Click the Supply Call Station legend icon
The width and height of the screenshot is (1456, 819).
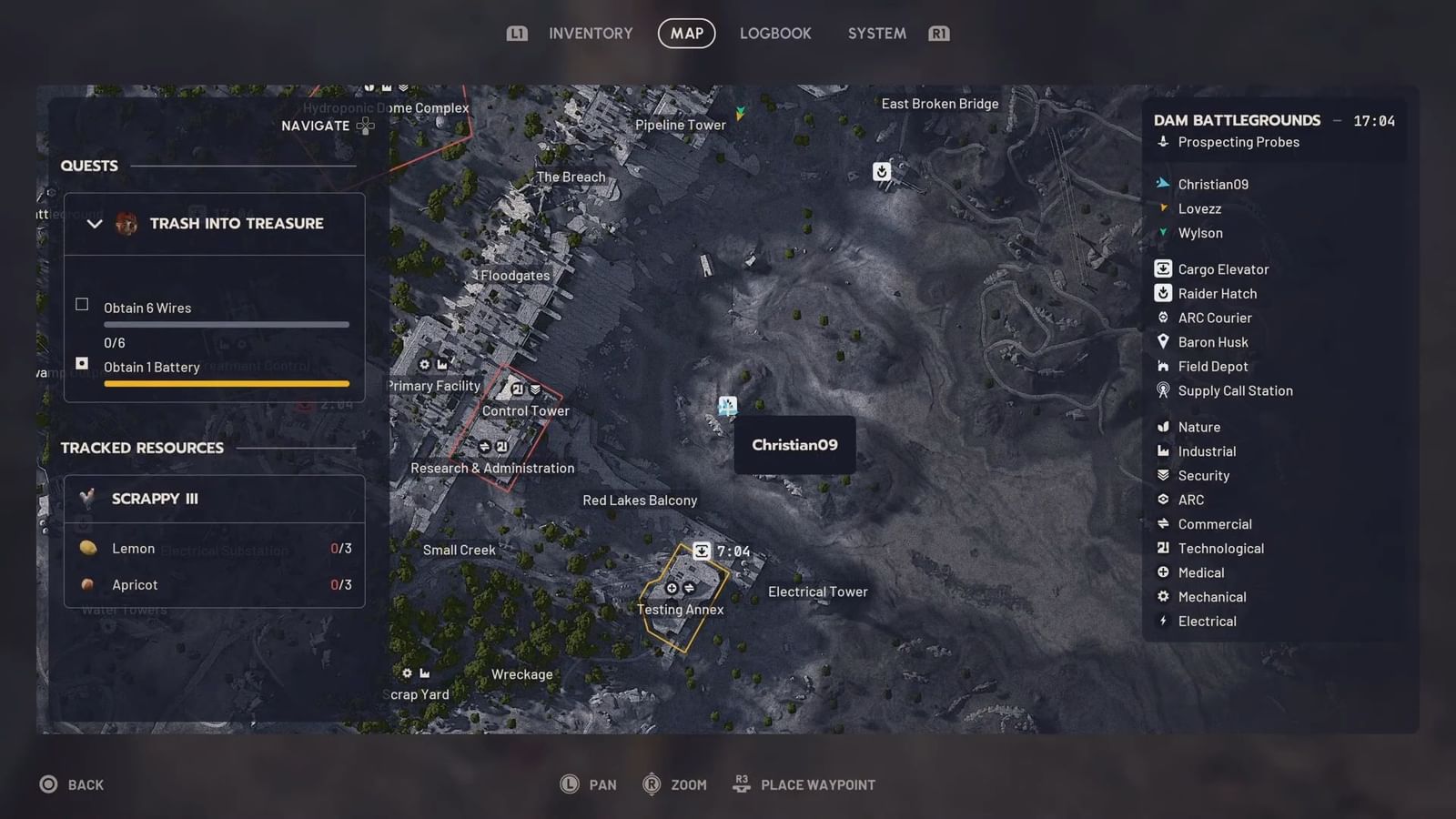(1163, 390)
